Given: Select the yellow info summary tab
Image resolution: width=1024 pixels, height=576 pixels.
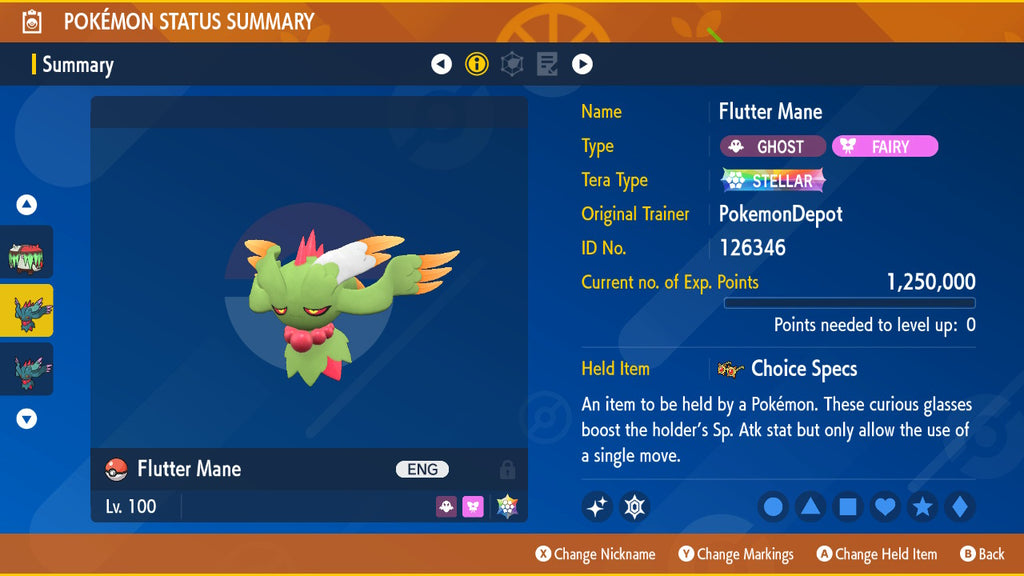Looking at the screenshot, I should tap(477, 64).
